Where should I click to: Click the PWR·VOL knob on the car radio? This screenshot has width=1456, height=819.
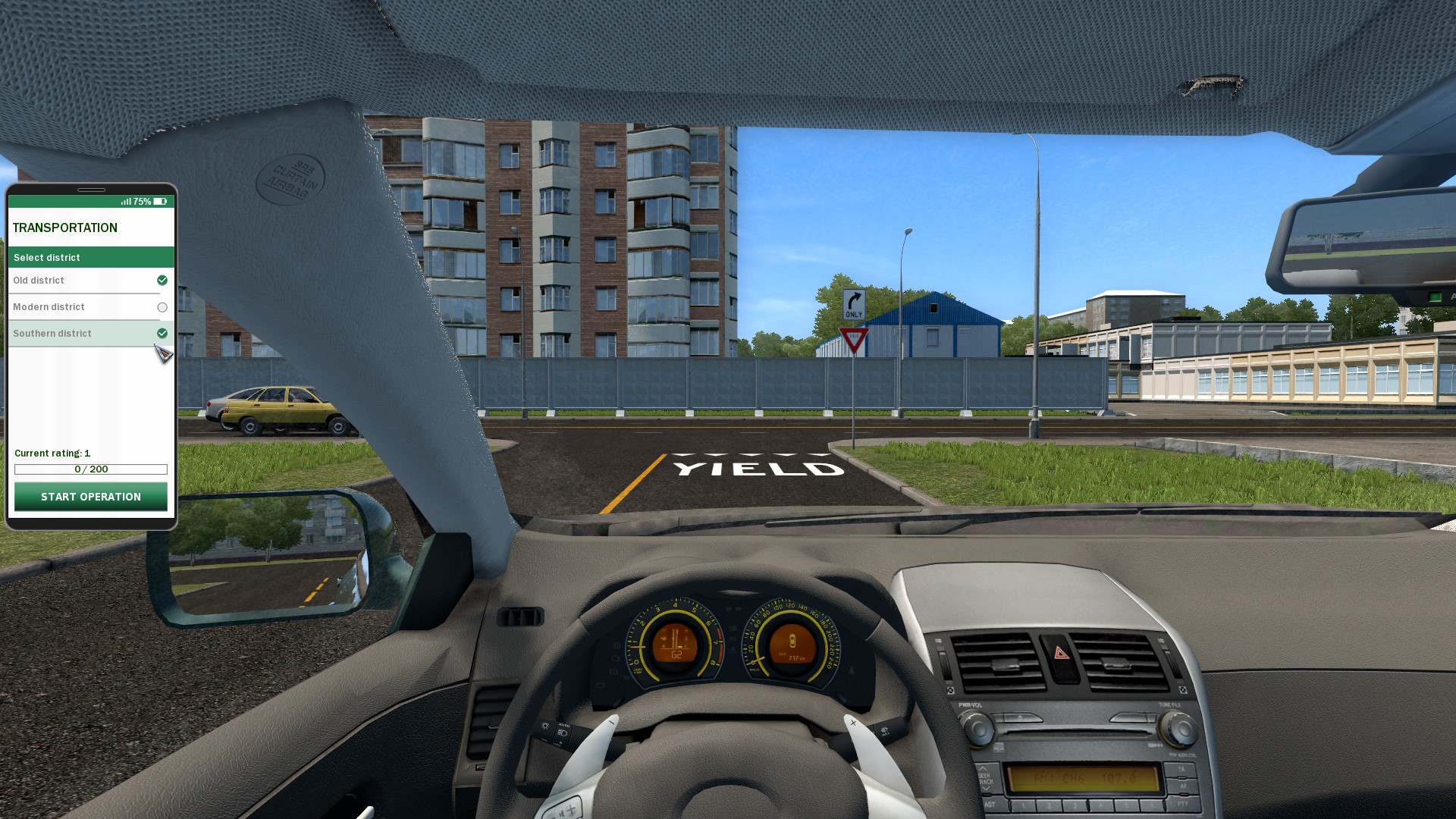(978, 728)
